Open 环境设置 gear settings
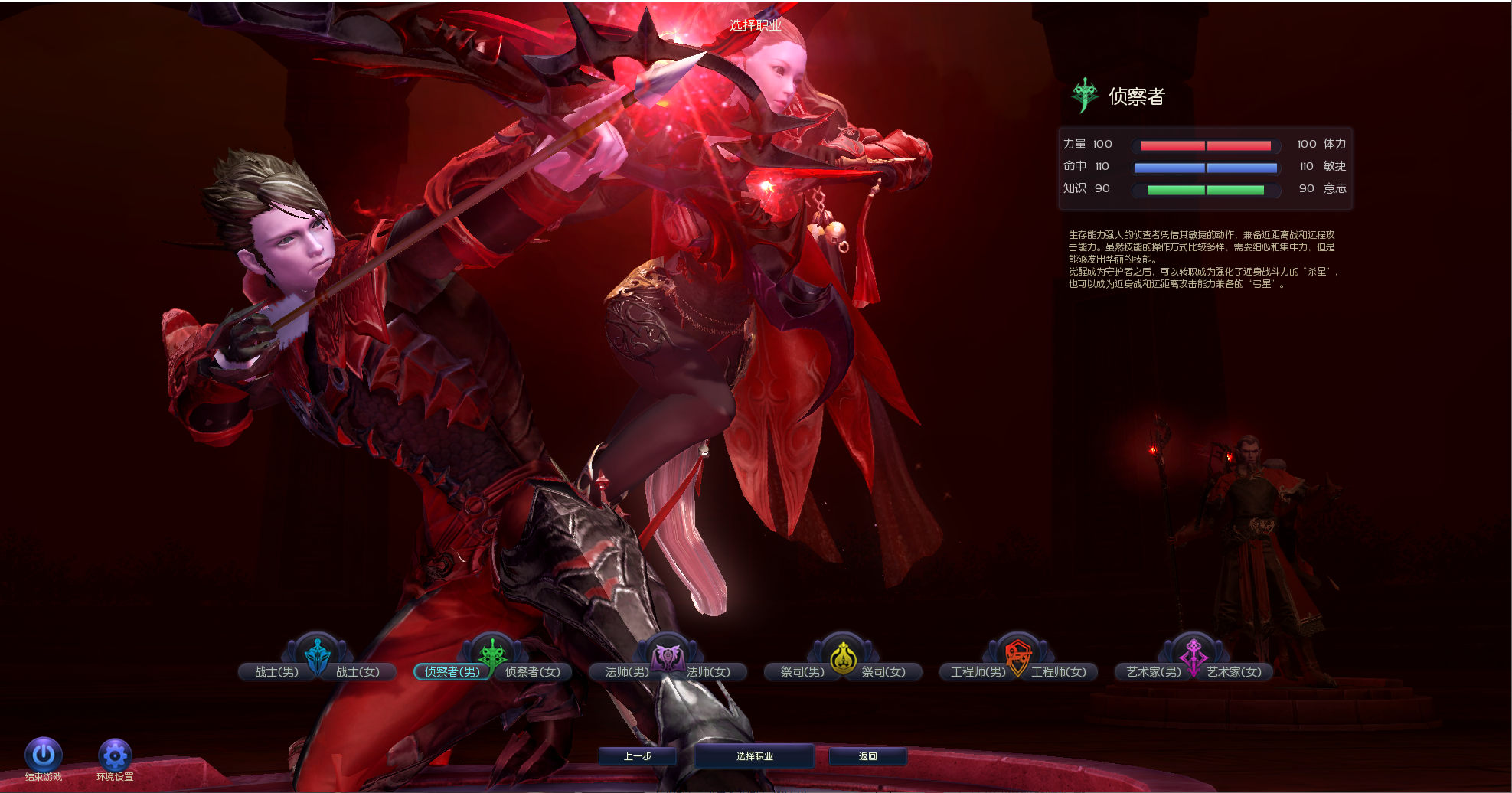The width and height of the screenshot is (1512, 793). (x=115, y=755)
